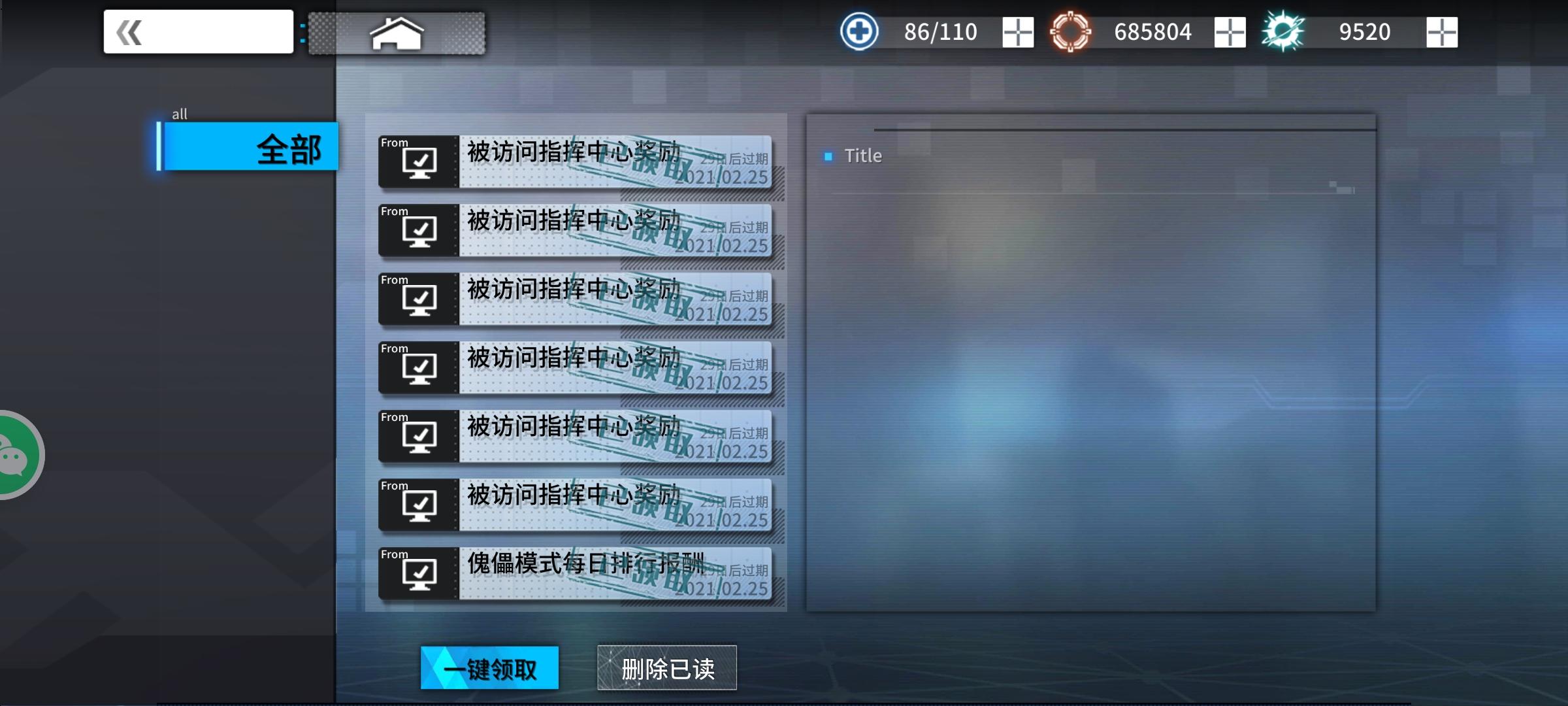1568x706 pixels.
Task: Click the back double-arrow « icon
Action: [x=129, y=31]
